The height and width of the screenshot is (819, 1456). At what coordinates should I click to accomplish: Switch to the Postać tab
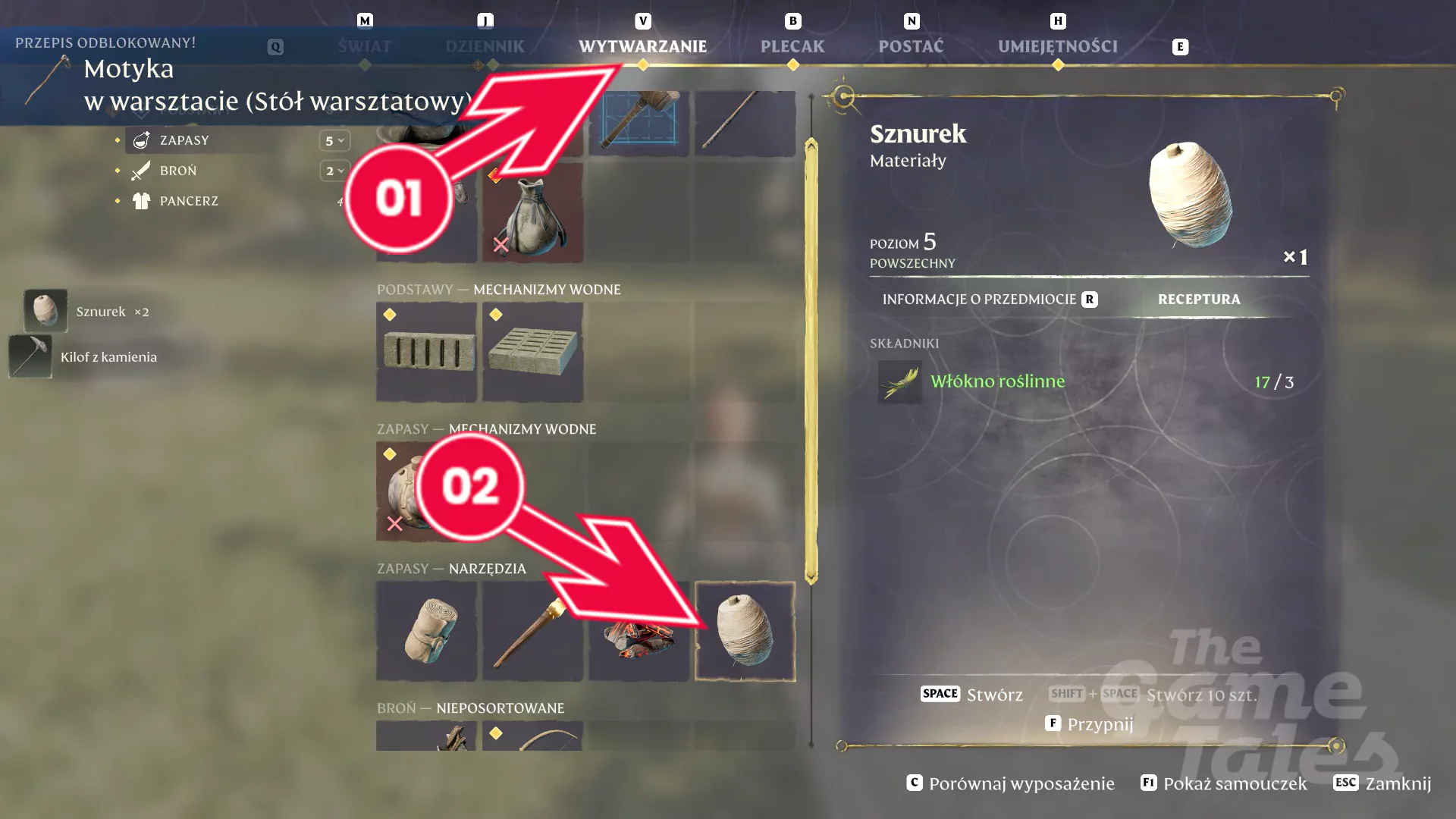click(911, 46)
